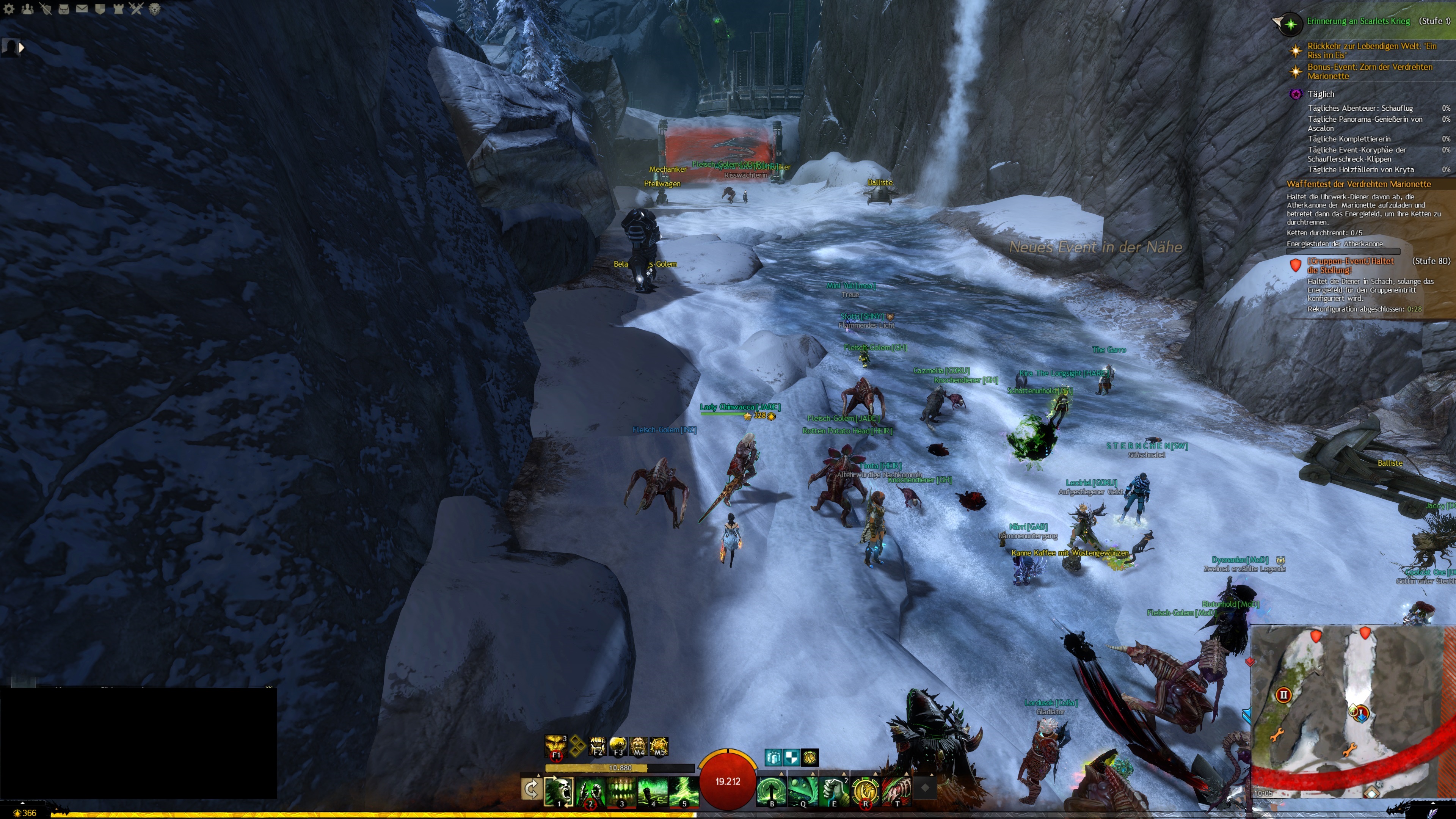This screenshot has width=1456, height=819.
Task: Open the inventory bag icon
Action: coord(64,8)
